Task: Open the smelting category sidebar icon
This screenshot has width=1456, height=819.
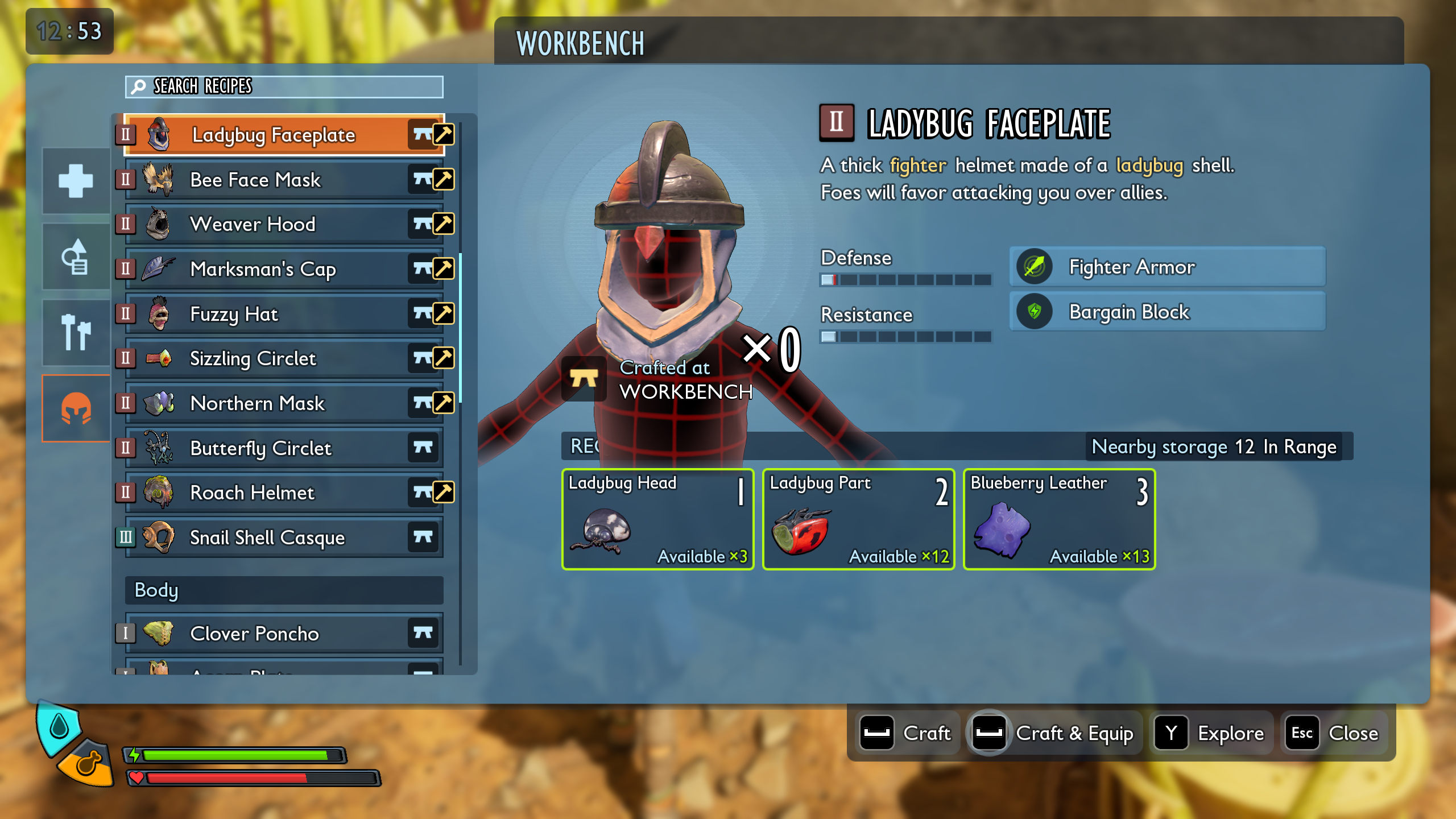Action: click(x=76, y=257)
